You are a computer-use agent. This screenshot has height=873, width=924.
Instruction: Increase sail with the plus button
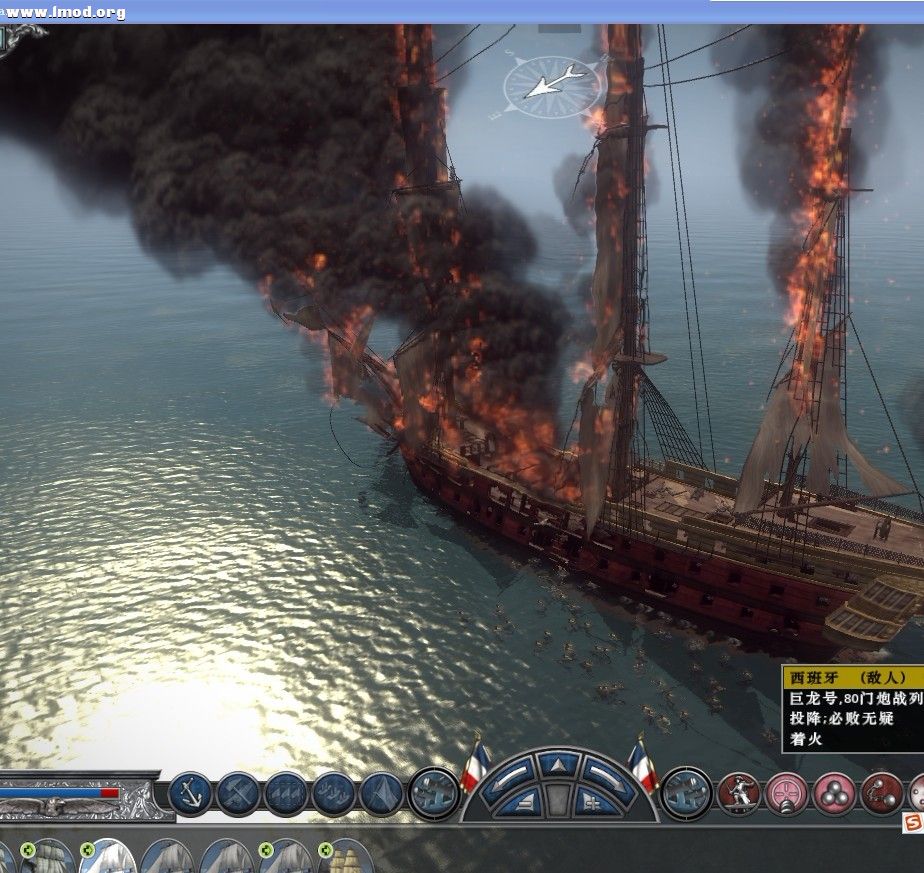595,802
